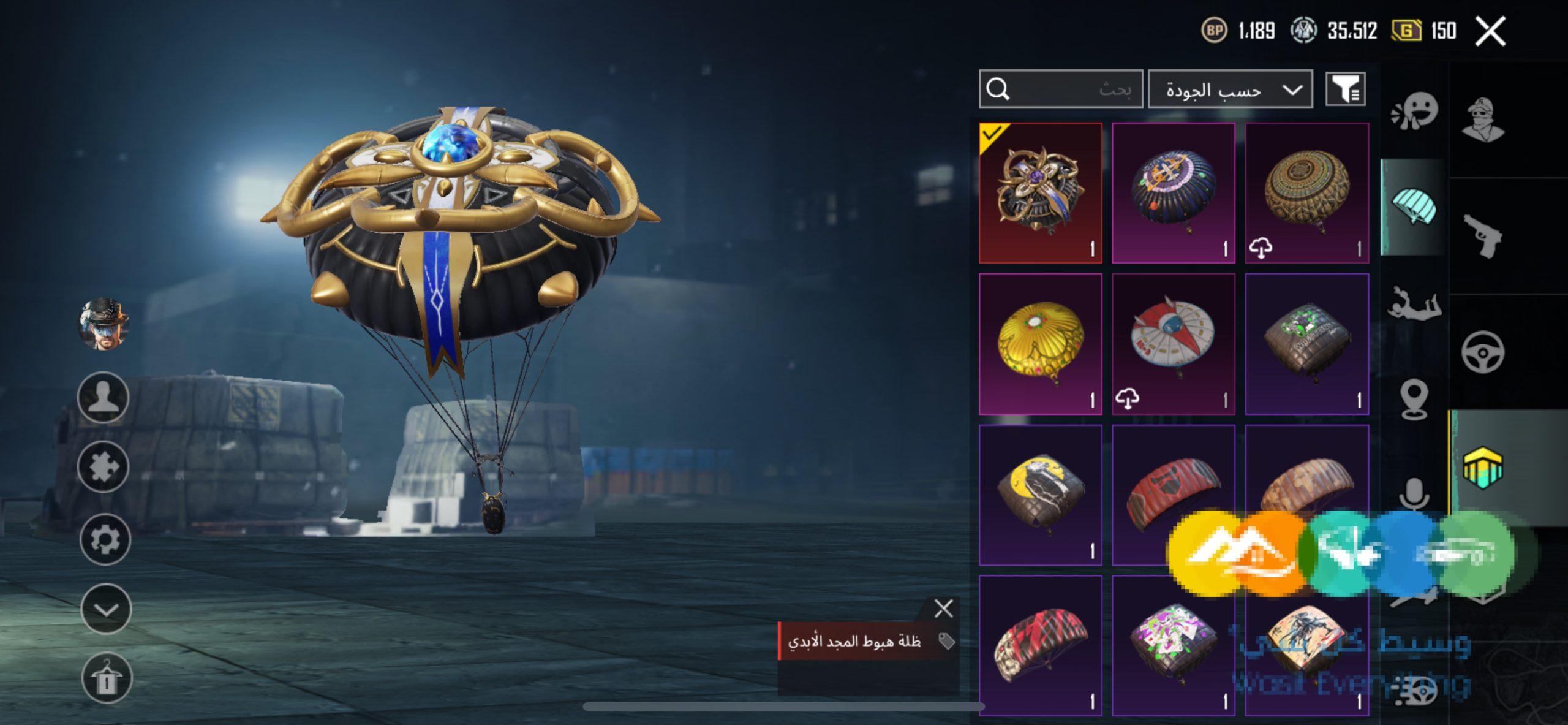Viewport: 1568px width, 725px height.
Task: Select the yellow golden dome parachute
Action: point(1041,344)
